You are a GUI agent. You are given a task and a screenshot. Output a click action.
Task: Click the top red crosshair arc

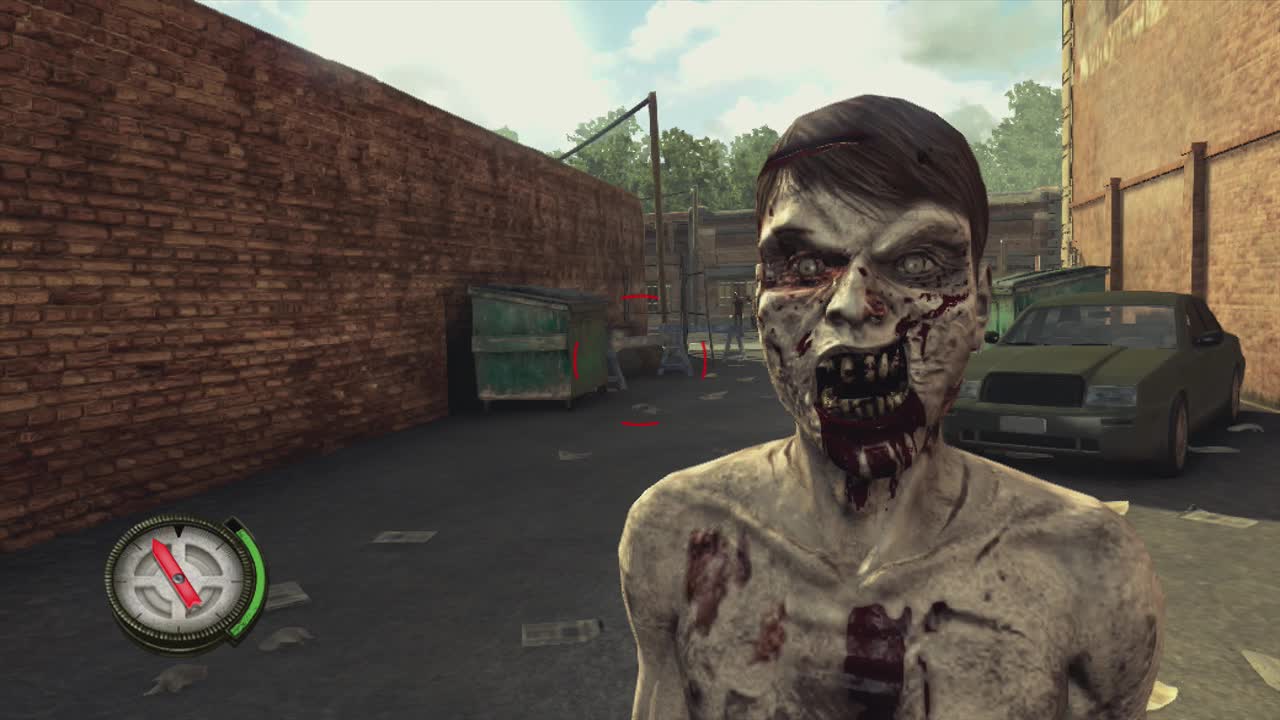pos(640,297)
